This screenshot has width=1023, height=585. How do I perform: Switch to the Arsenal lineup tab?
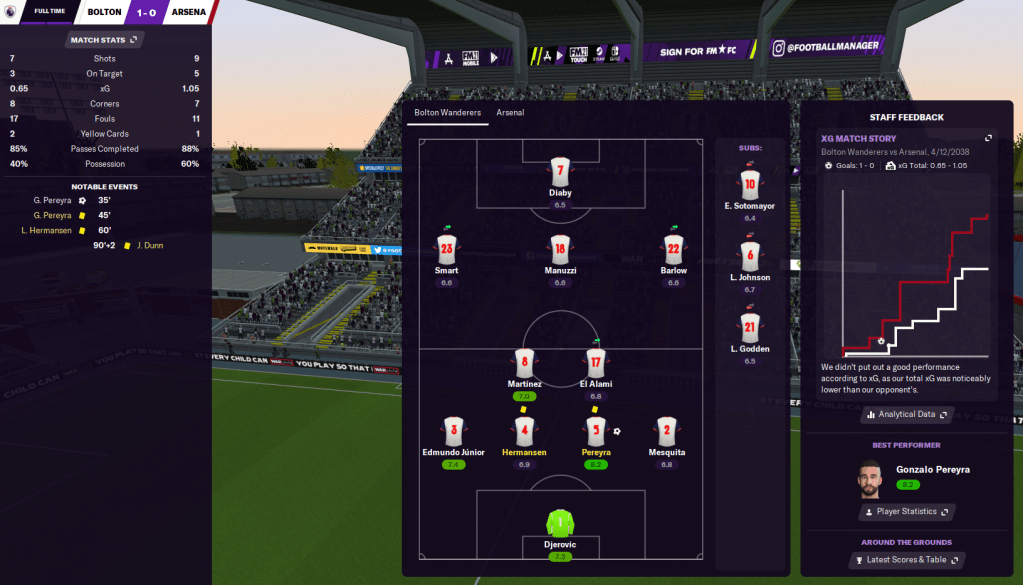point(510,113)
